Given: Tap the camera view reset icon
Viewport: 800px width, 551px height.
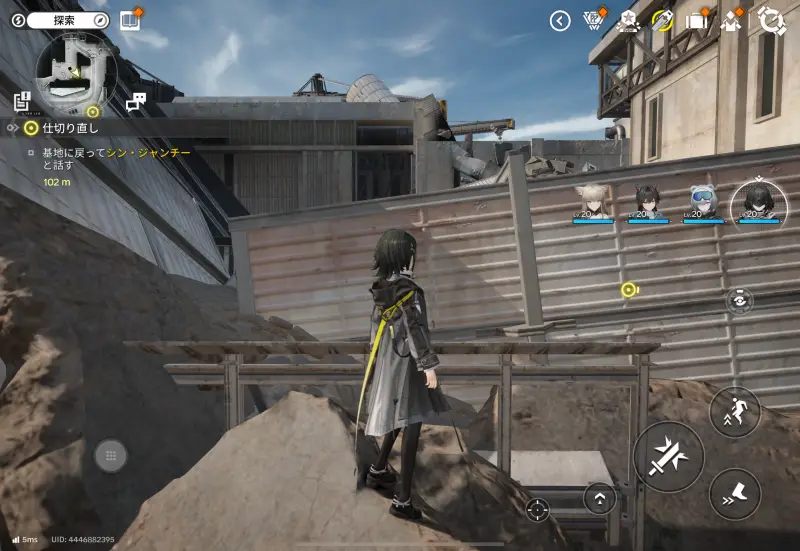Looking at the screenshot, I should tap(740, 300).
